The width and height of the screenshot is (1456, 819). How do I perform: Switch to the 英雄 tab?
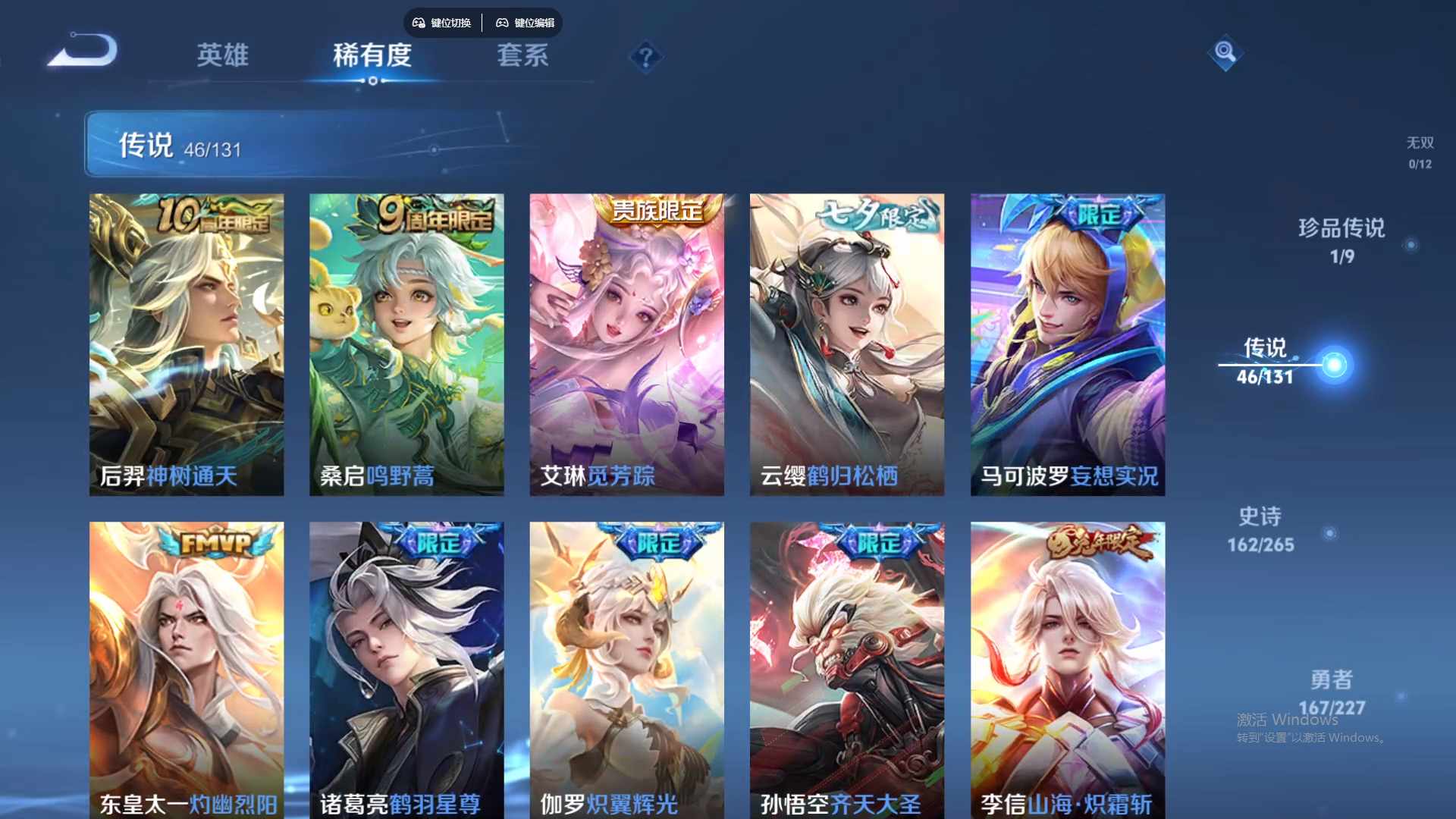click(x=224, y=57)
